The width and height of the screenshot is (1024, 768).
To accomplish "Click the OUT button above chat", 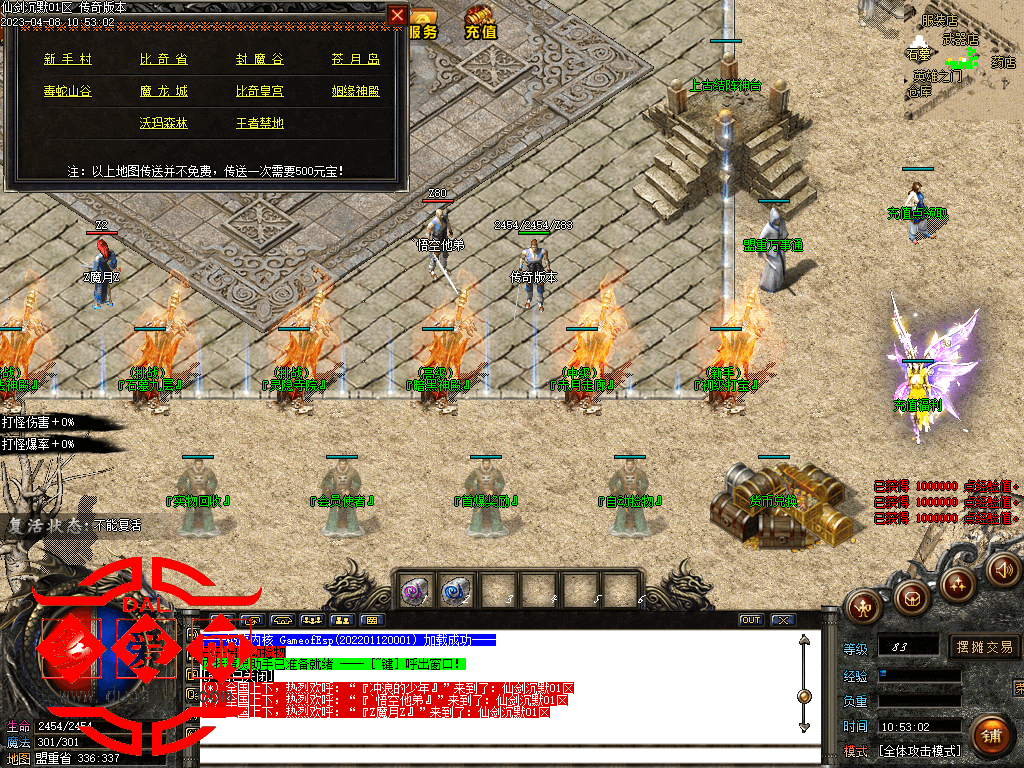I will [x=750, y=620].
